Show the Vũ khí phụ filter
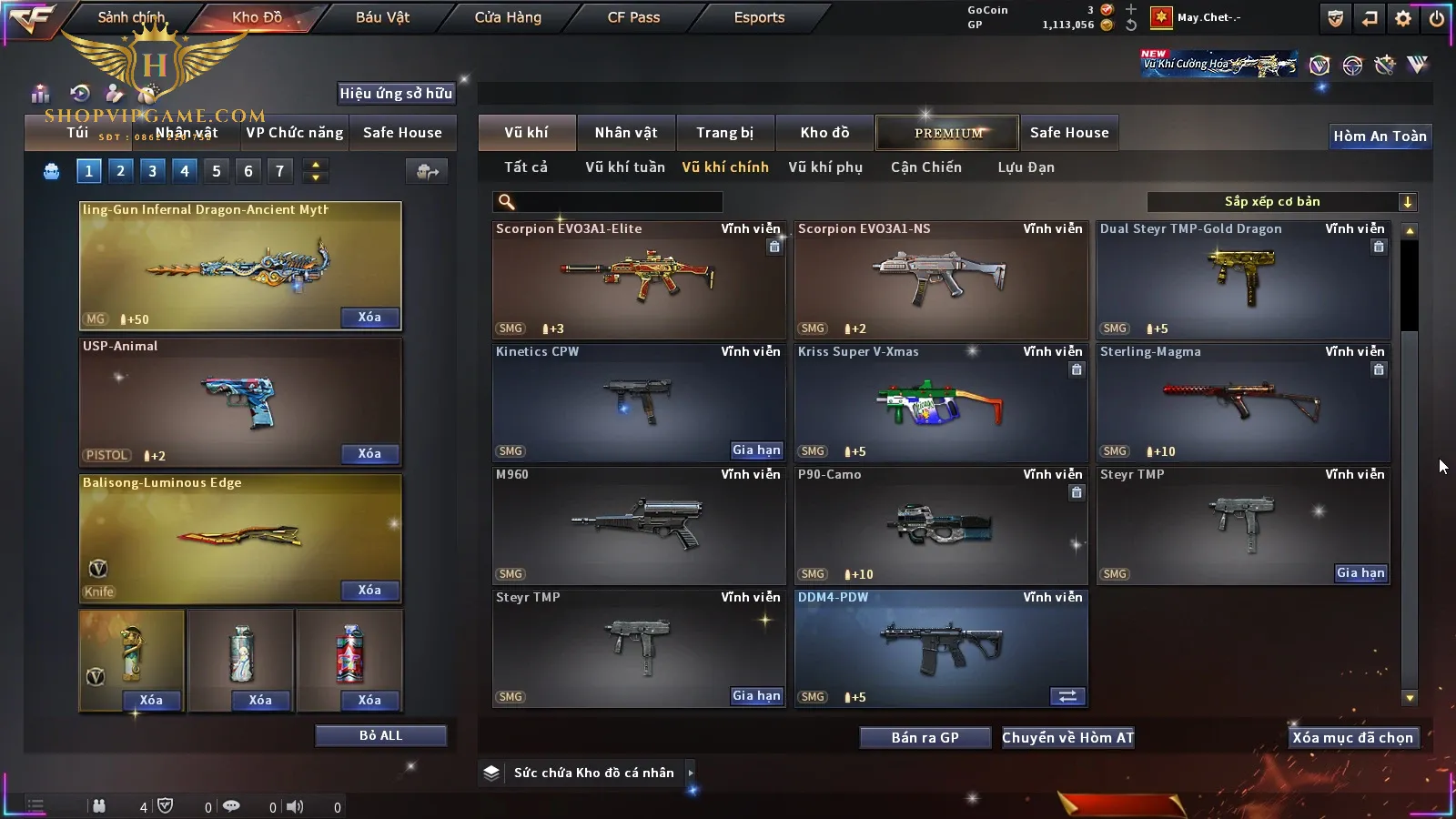Viewport: 1456px width, 819px height. 825,167
